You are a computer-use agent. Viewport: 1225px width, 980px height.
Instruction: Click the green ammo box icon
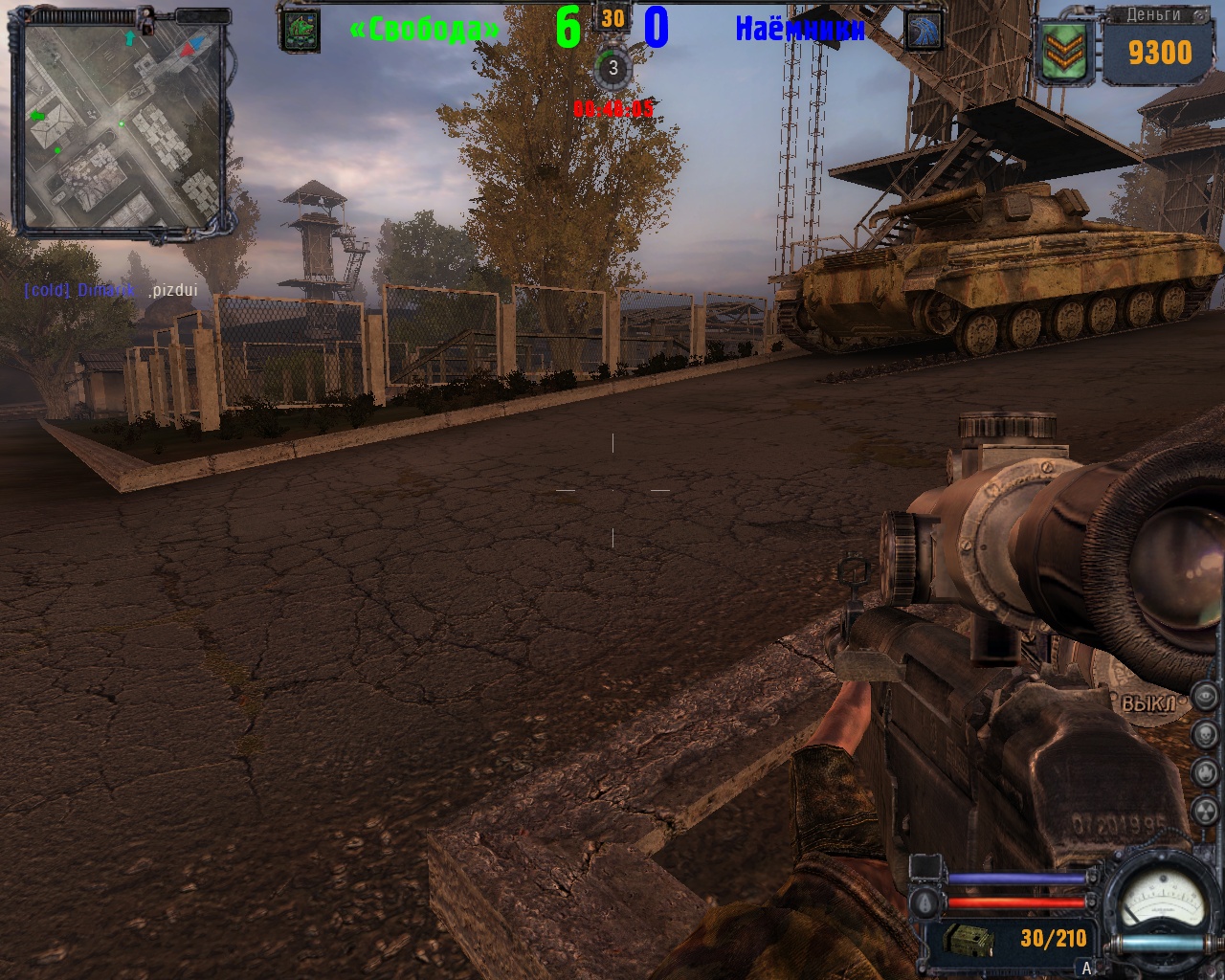pyautogui.click(x=969, y=941)
